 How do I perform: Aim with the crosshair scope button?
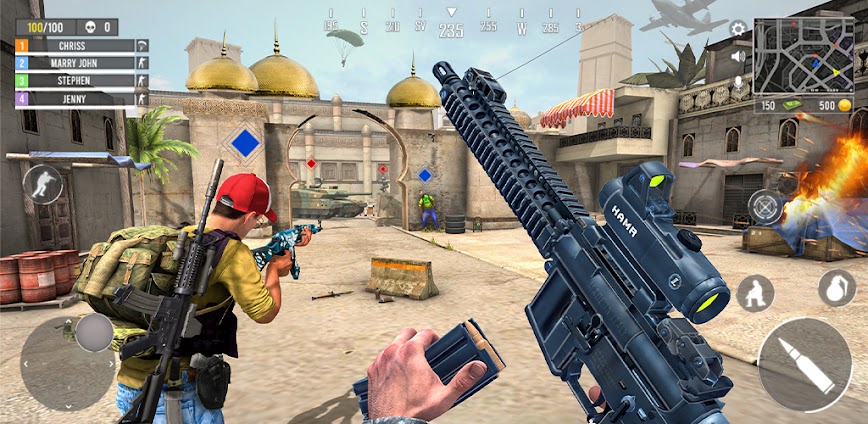[x=766, y=207]
